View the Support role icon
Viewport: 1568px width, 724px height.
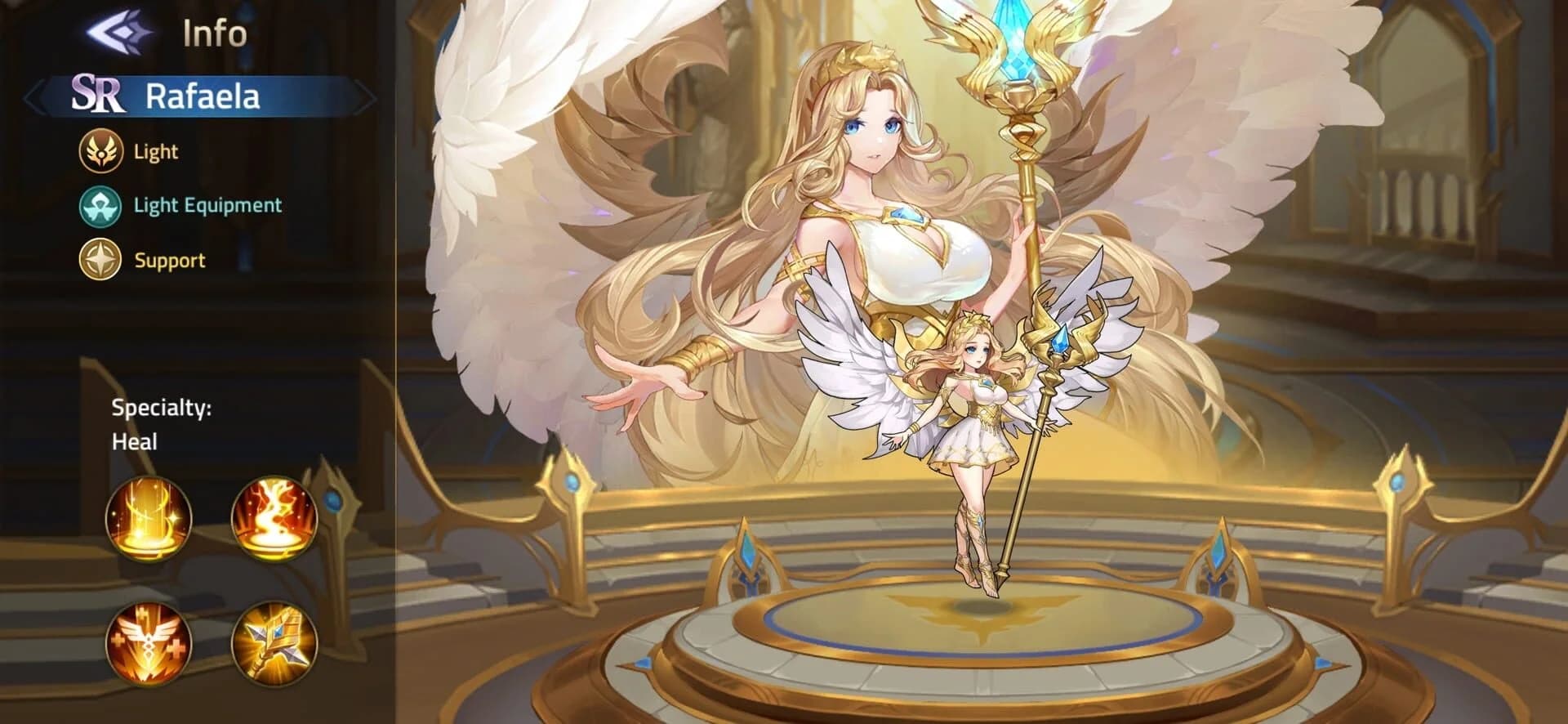pos(100,260)
